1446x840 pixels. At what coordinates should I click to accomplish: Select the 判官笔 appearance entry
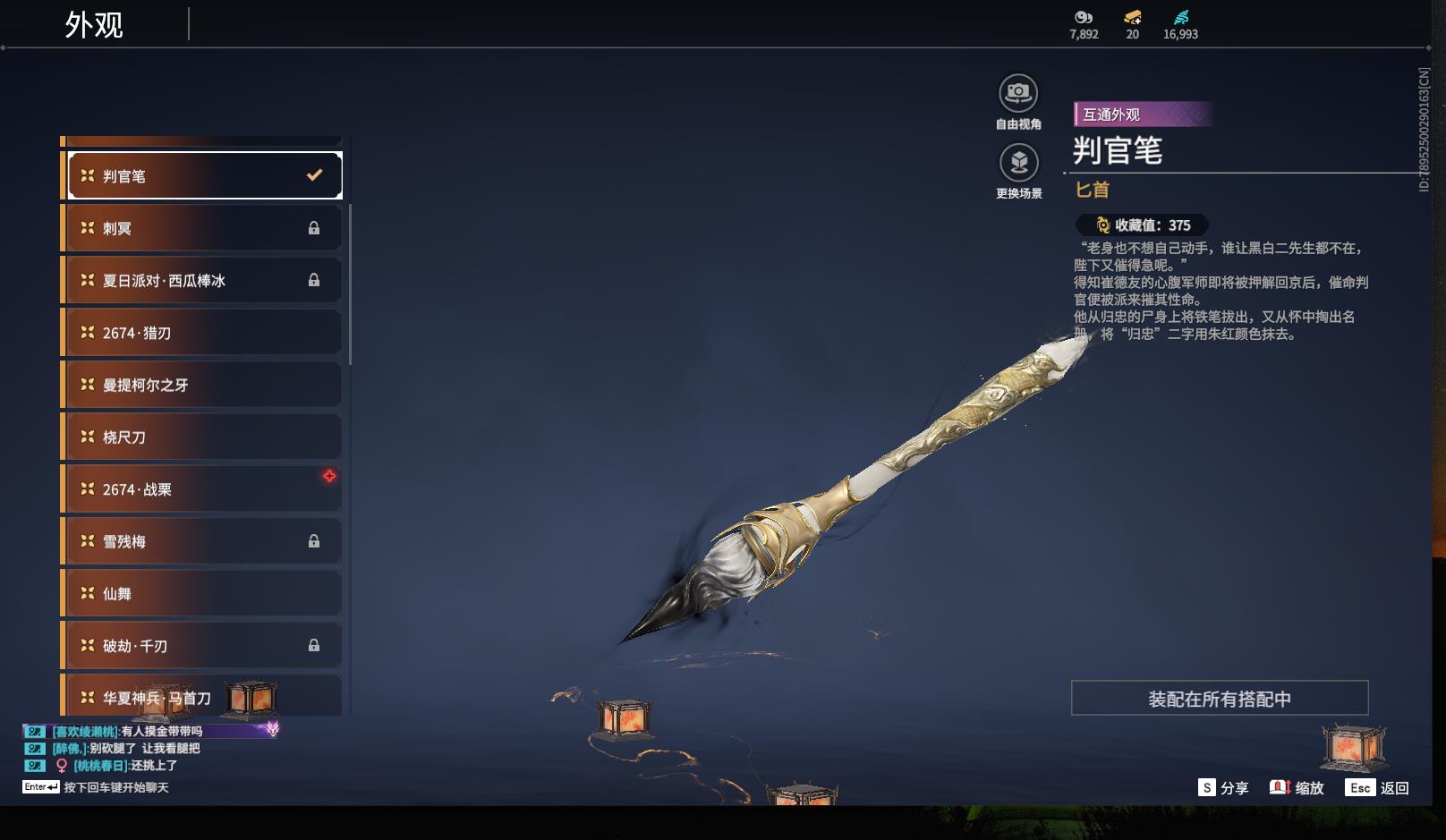[204, 176]
